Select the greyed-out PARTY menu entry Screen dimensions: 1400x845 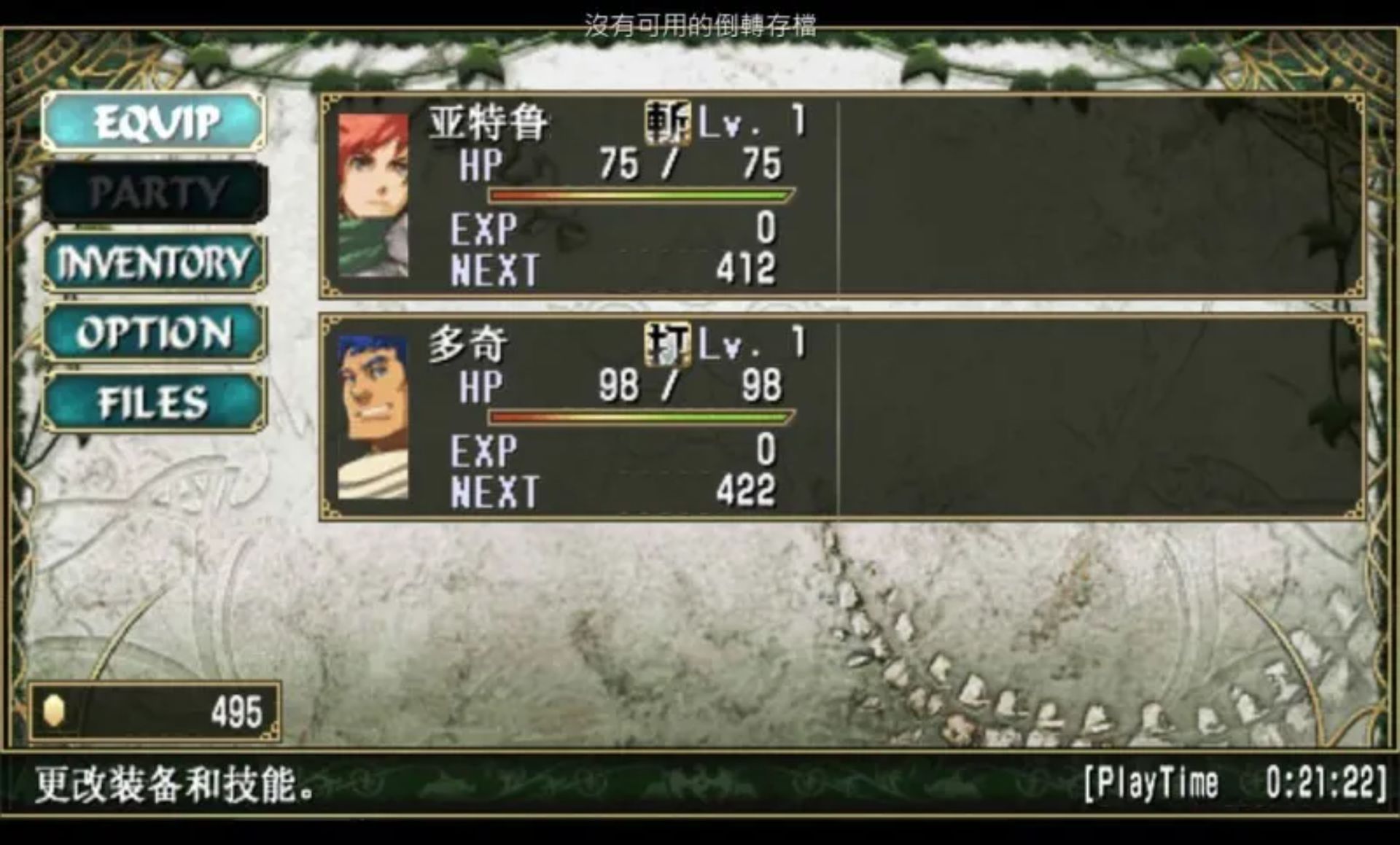(x=155, y=192)
